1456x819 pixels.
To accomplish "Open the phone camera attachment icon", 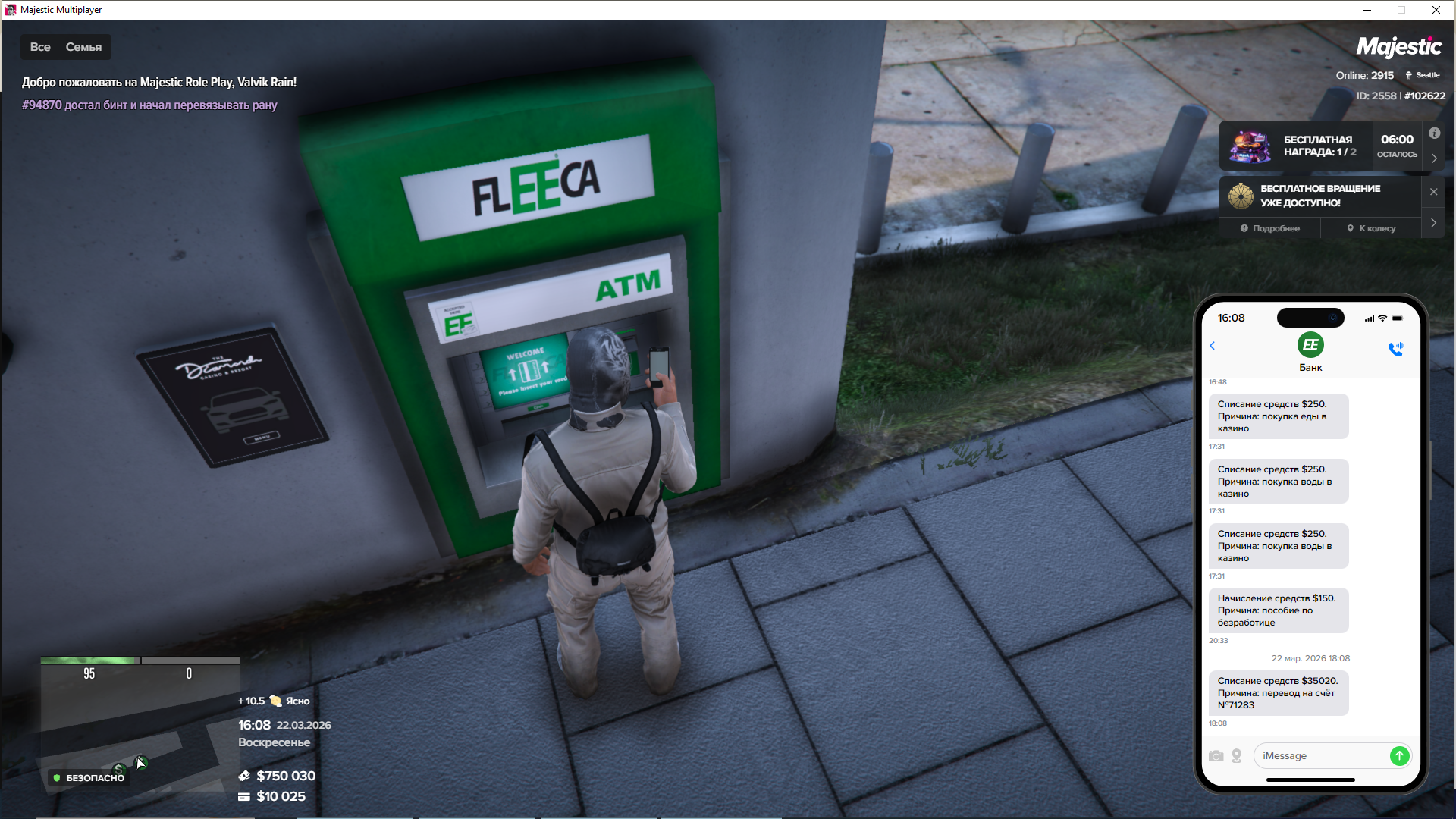I will (x=1216, y=756).
